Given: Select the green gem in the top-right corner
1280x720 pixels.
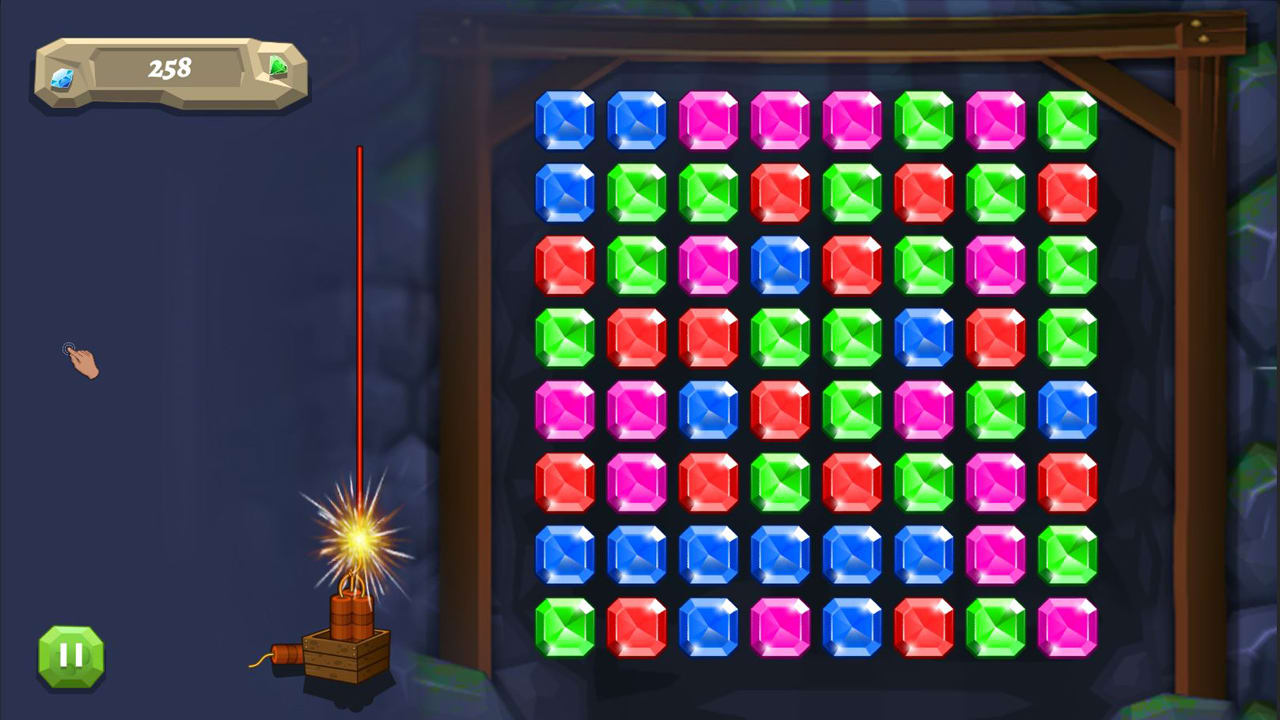Looking at the screenshot, I should coord(1066,118).
